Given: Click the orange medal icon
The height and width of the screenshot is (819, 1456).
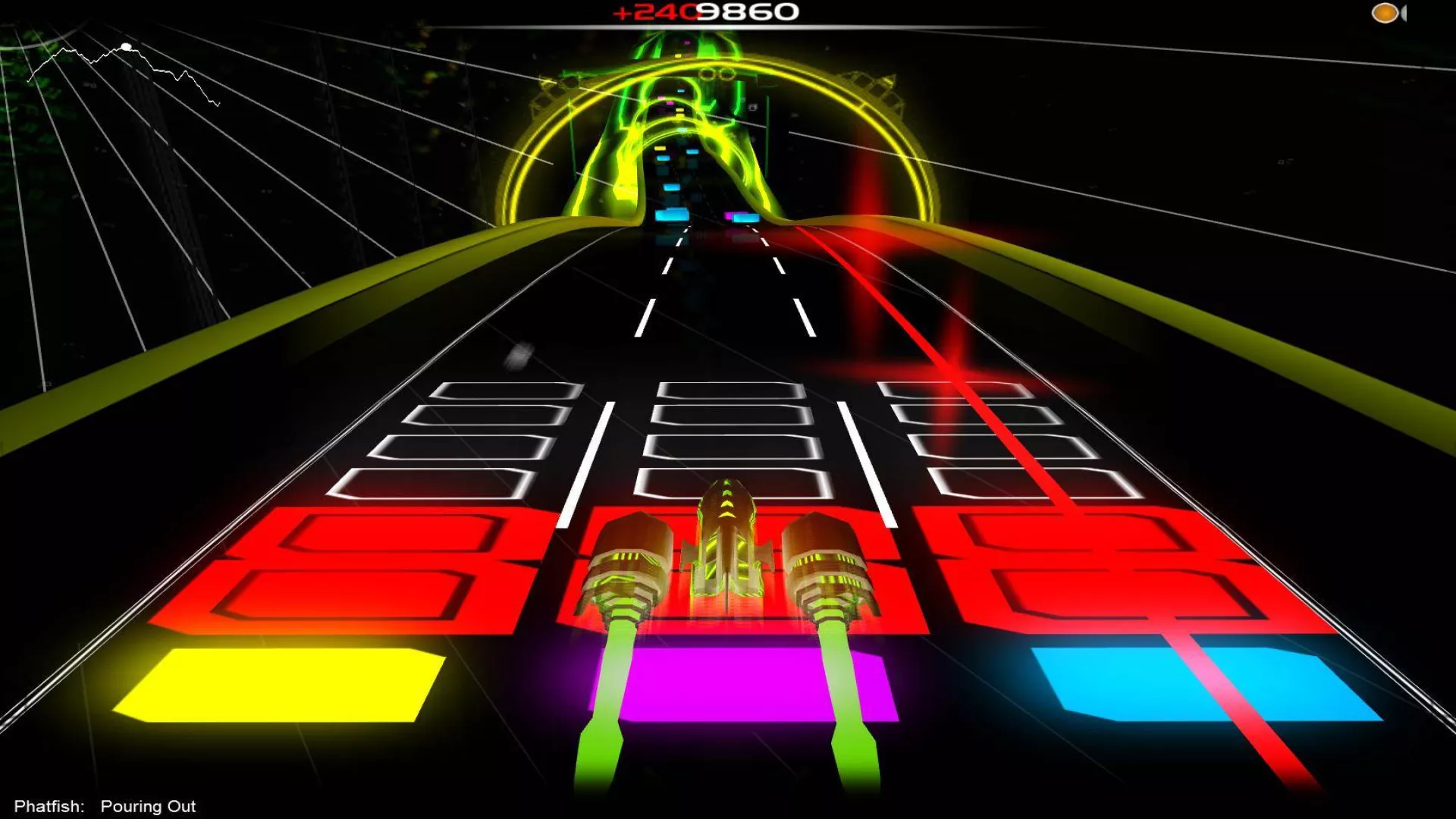Looking at the screenshot, I should coord(1385,13).
